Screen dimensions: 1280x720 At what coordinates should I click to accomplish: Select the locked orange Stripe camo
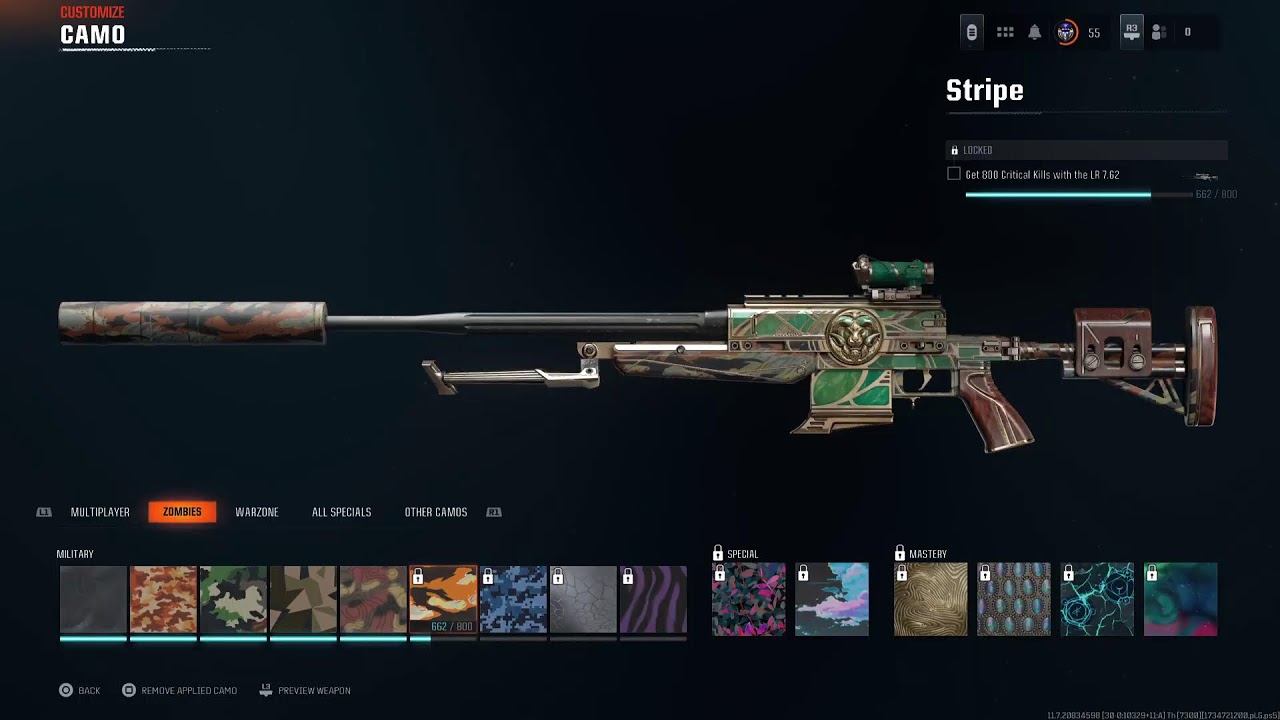point(443,600)
